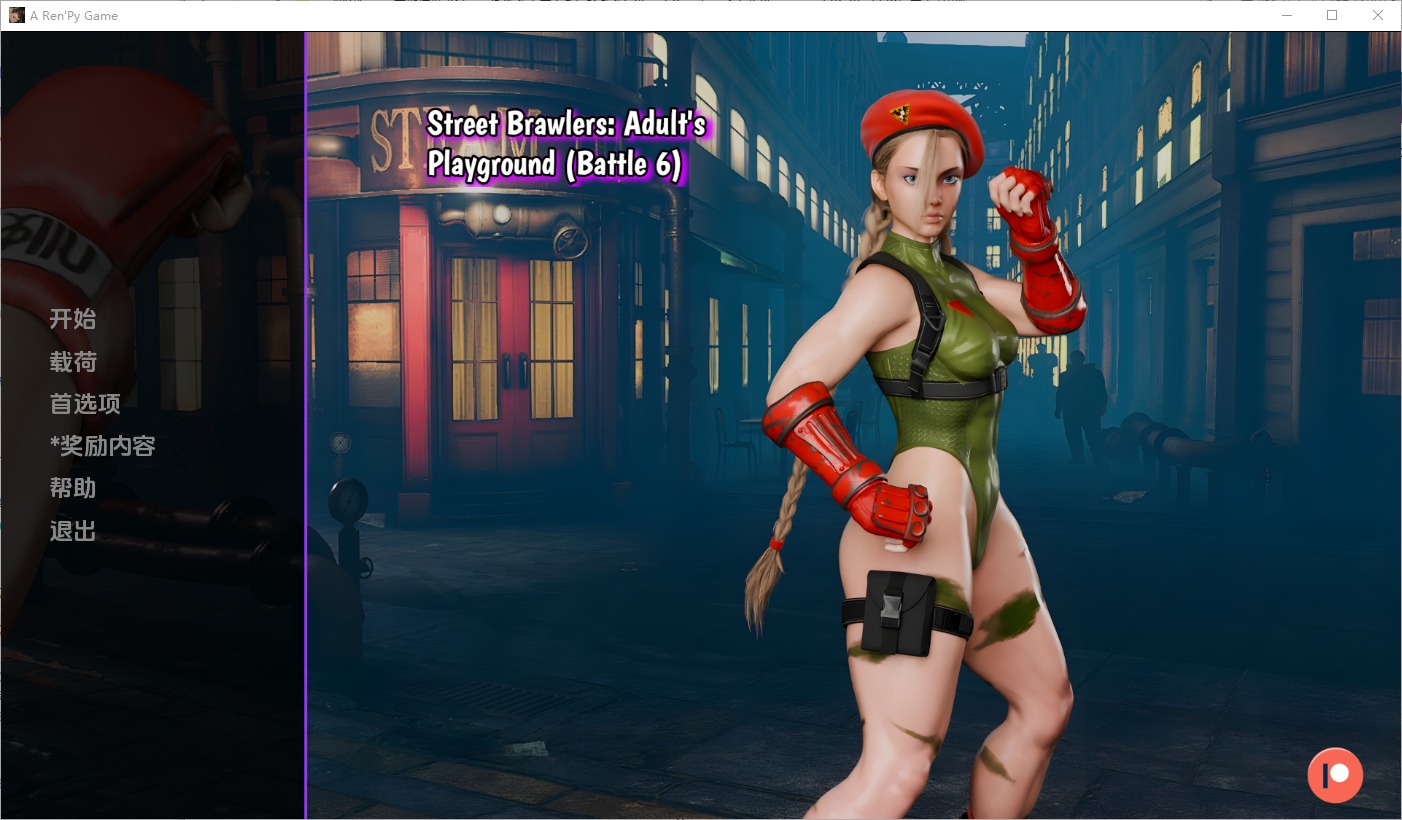Viewport: 1402px width, 820px height.
Task: Open 首选项 preferences
Action: (85, 404)
